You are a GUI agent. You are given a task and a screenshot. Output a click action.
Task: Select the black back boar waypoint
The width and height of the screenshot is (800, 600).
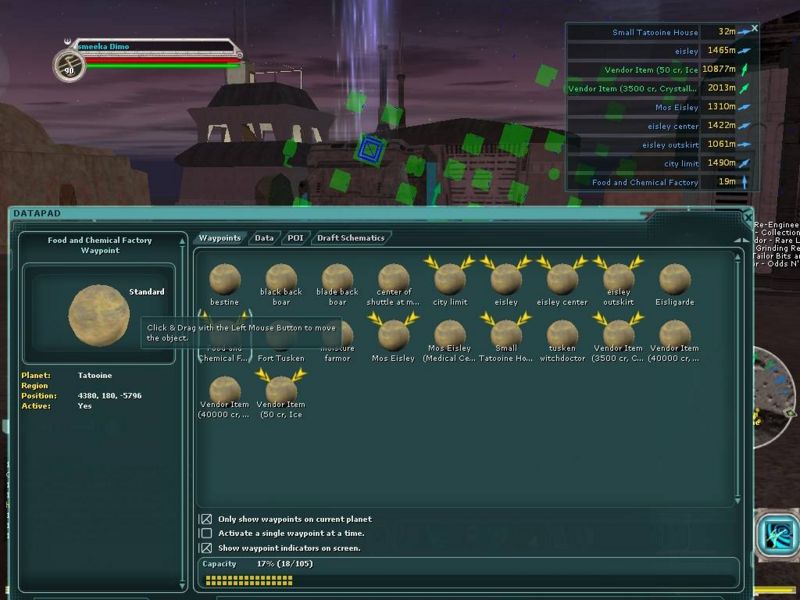tap(281, 279)
